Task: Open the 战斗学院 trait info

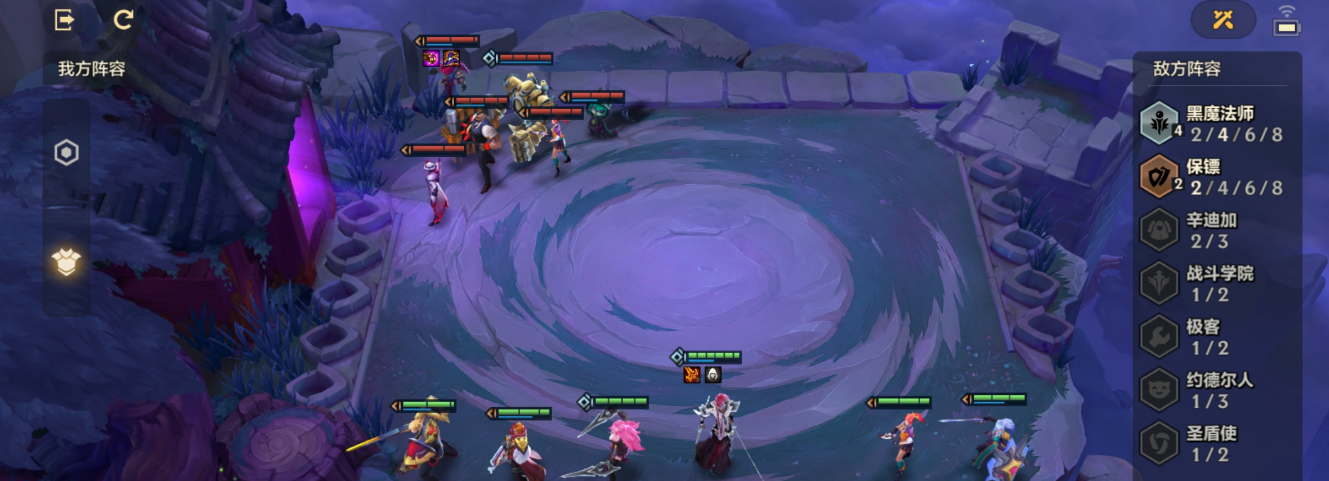Action: 1217,283
